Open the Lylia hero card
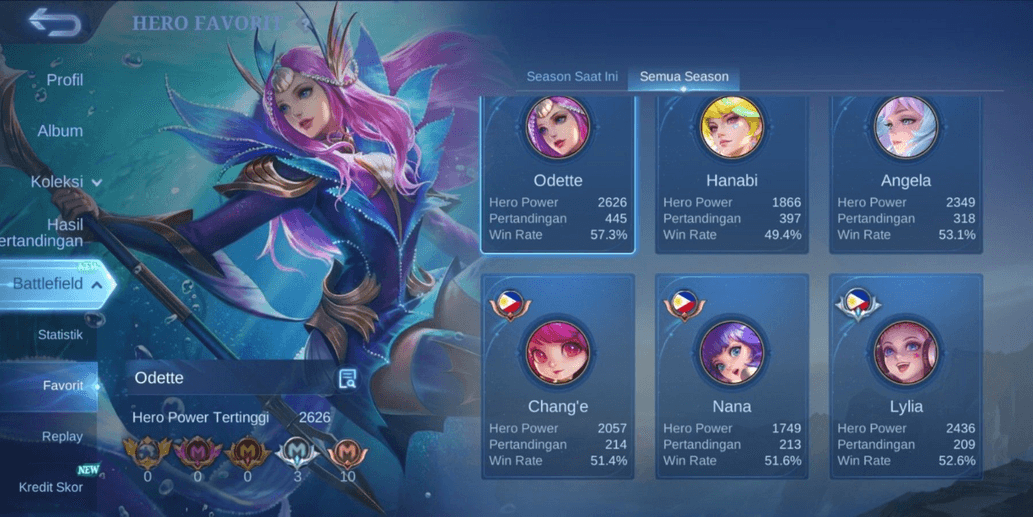This screenshot has width=1033, height=517. (x=906, y=378)
